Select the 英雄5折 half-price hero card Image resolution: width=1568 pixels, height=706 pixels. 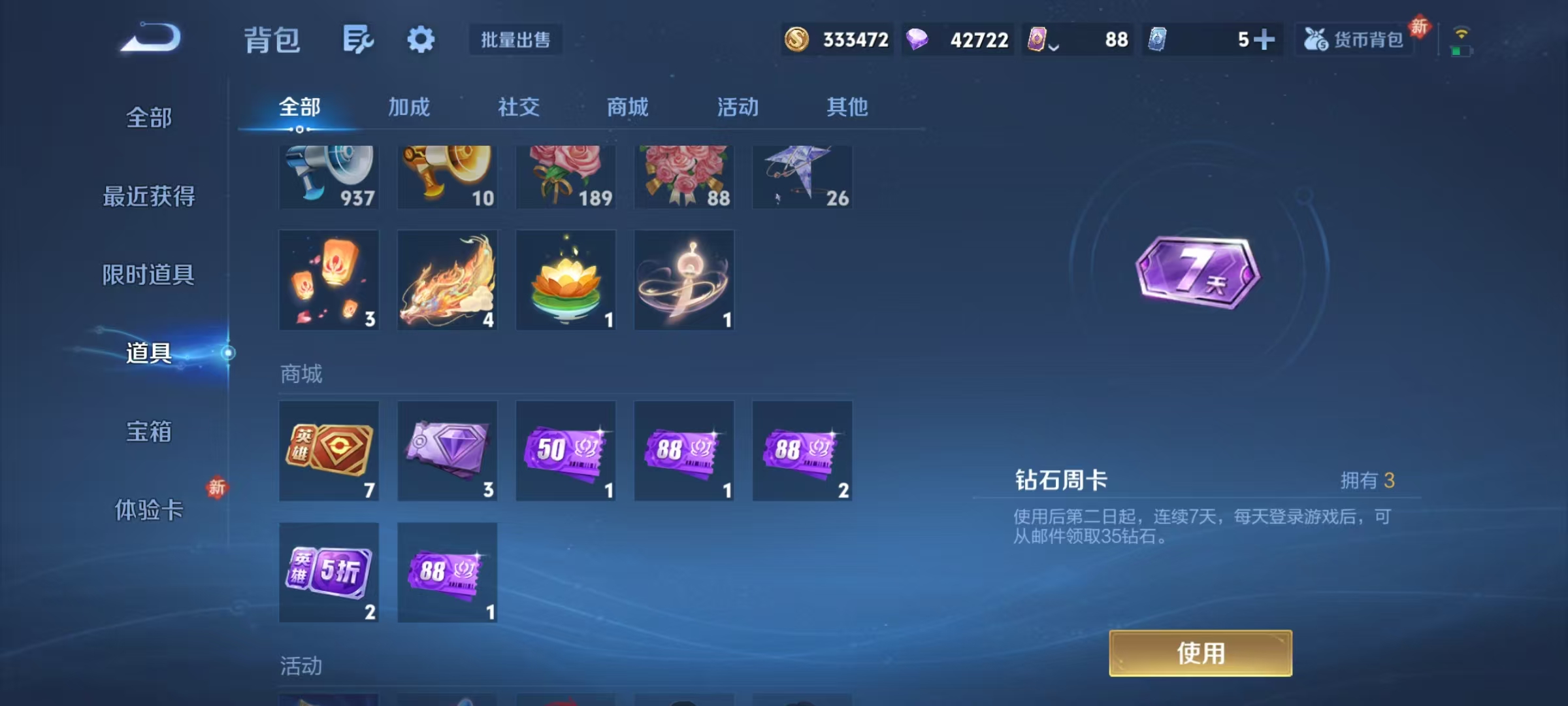(x=329, y=572)
